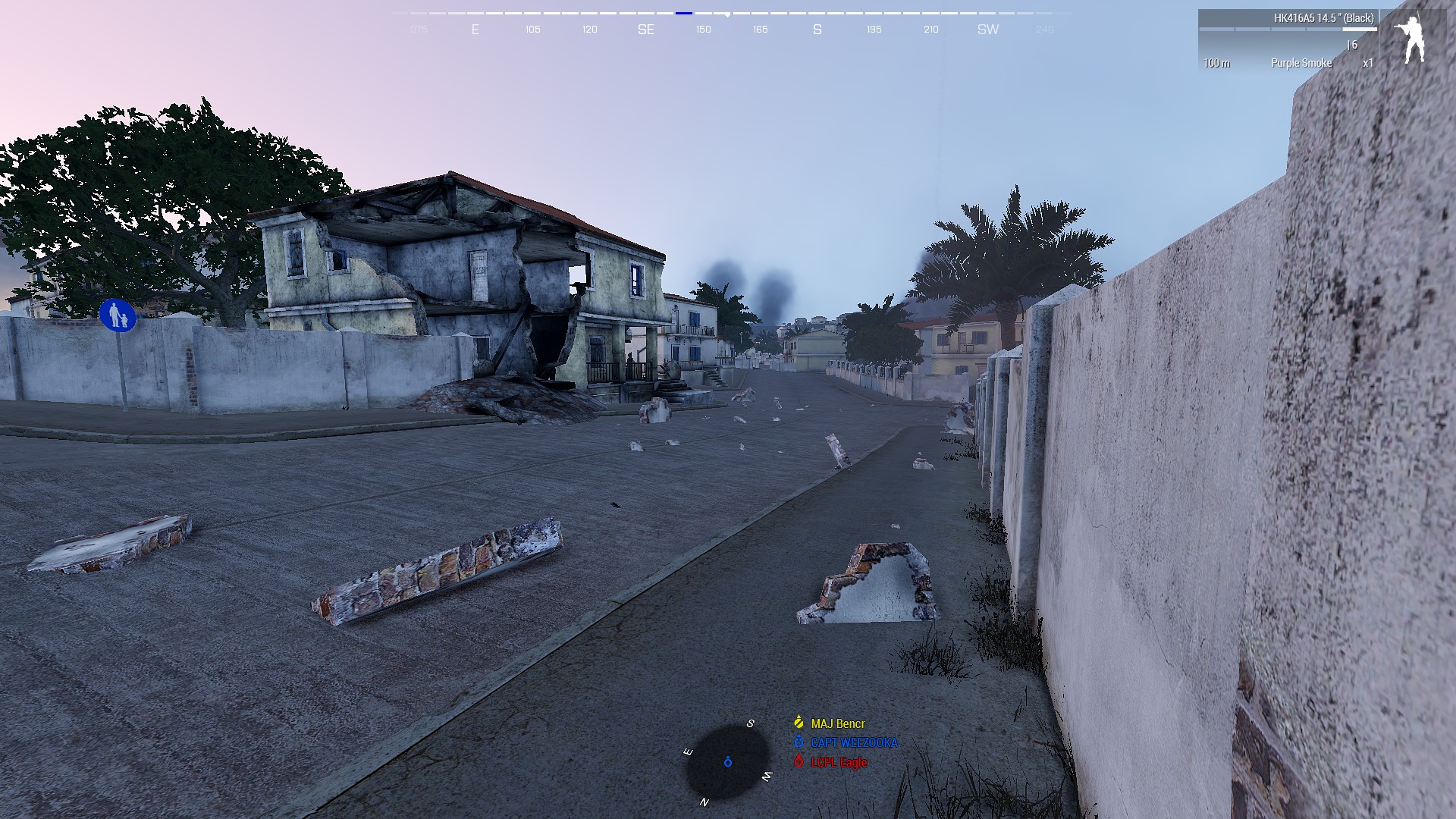Image resolution: width=1456 pixels, height=819 pixels.
Task: Click CAPT WEEZOOKA's blue unit icon
Action: tap(798, 742)
